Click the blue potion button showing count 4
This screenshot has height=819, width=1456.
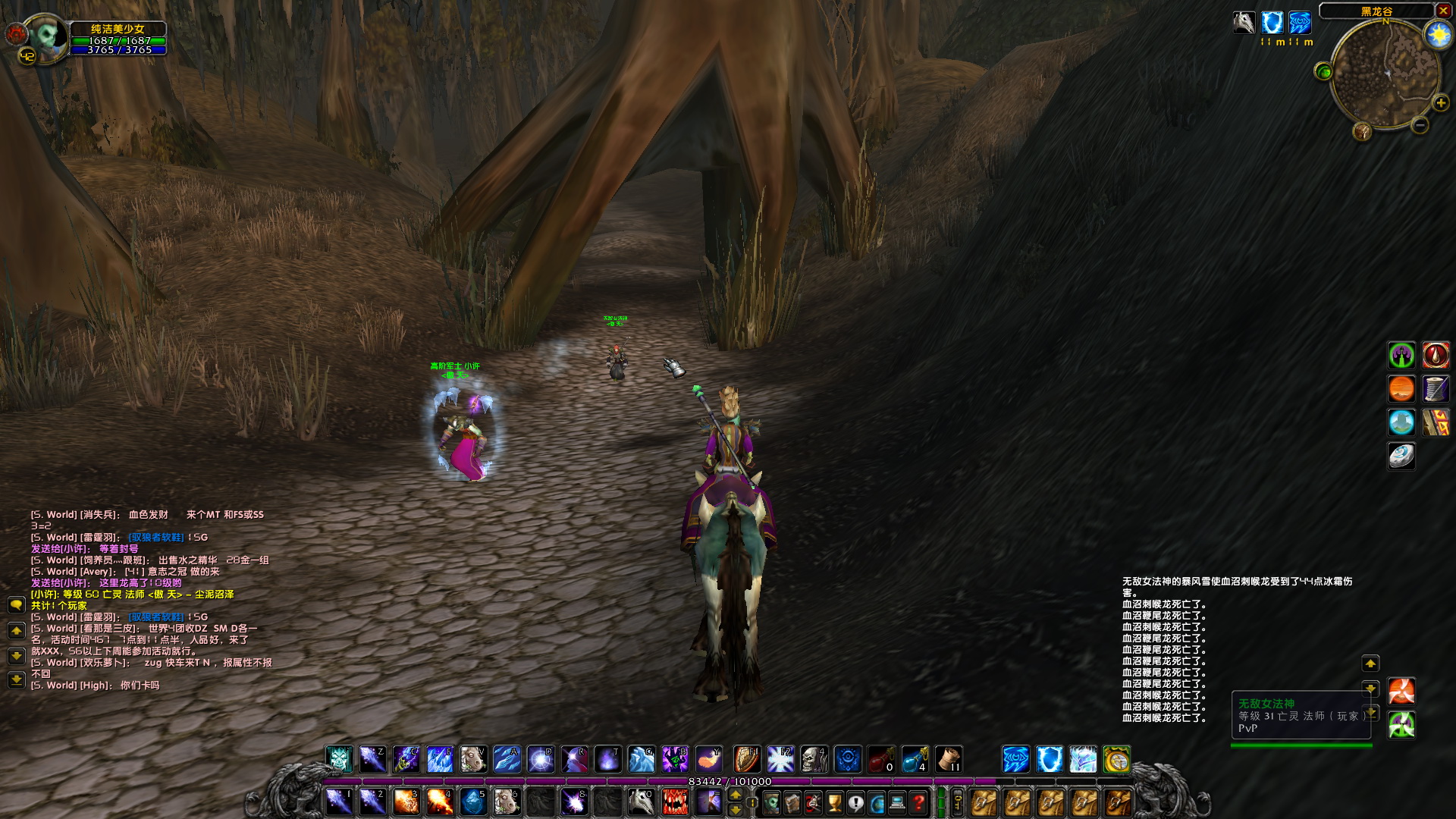915,760
